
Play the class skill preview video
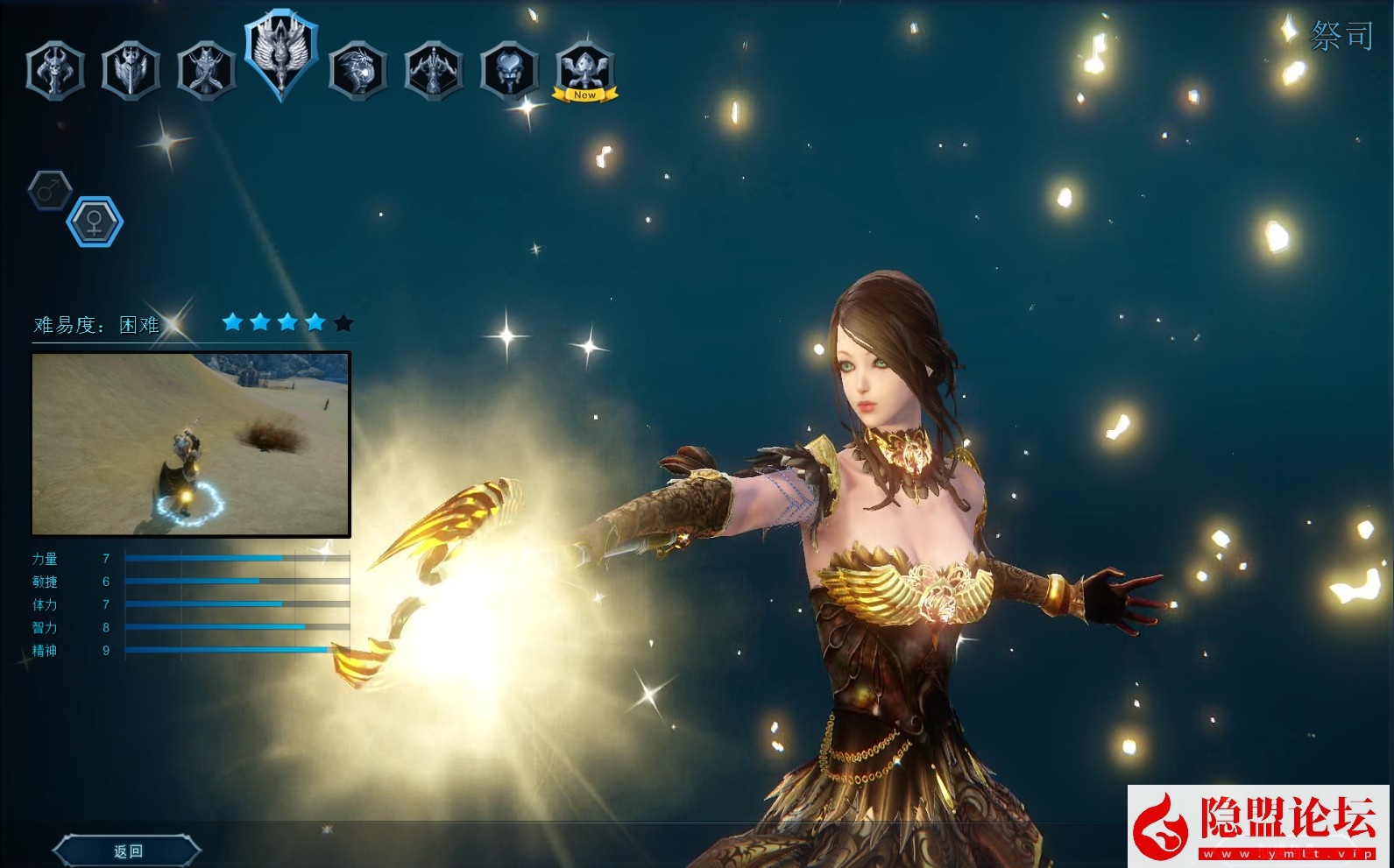[x=191, y=444]
